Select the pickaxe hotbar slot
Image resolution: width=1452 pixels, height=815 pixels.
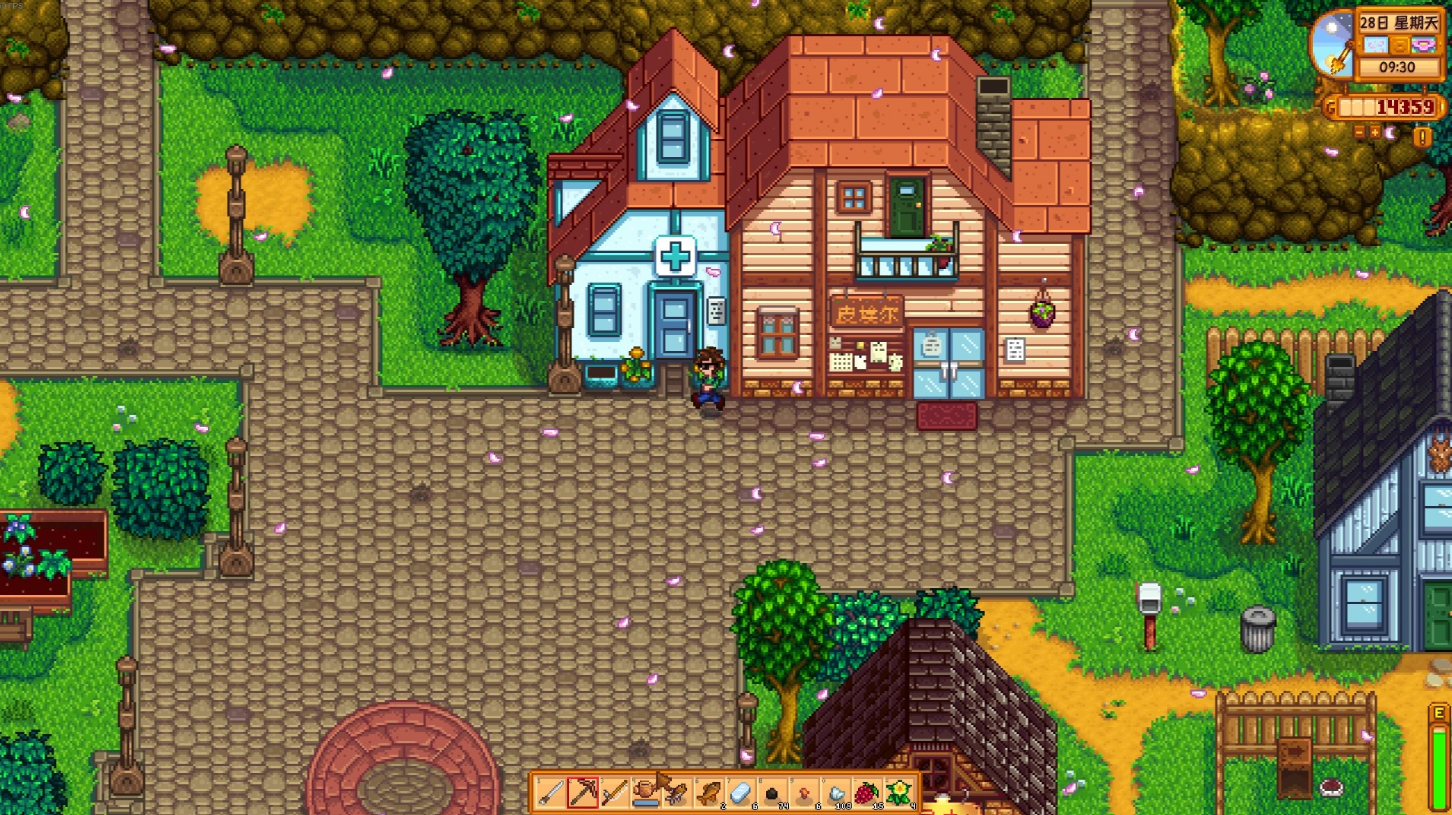pos(582,793)
